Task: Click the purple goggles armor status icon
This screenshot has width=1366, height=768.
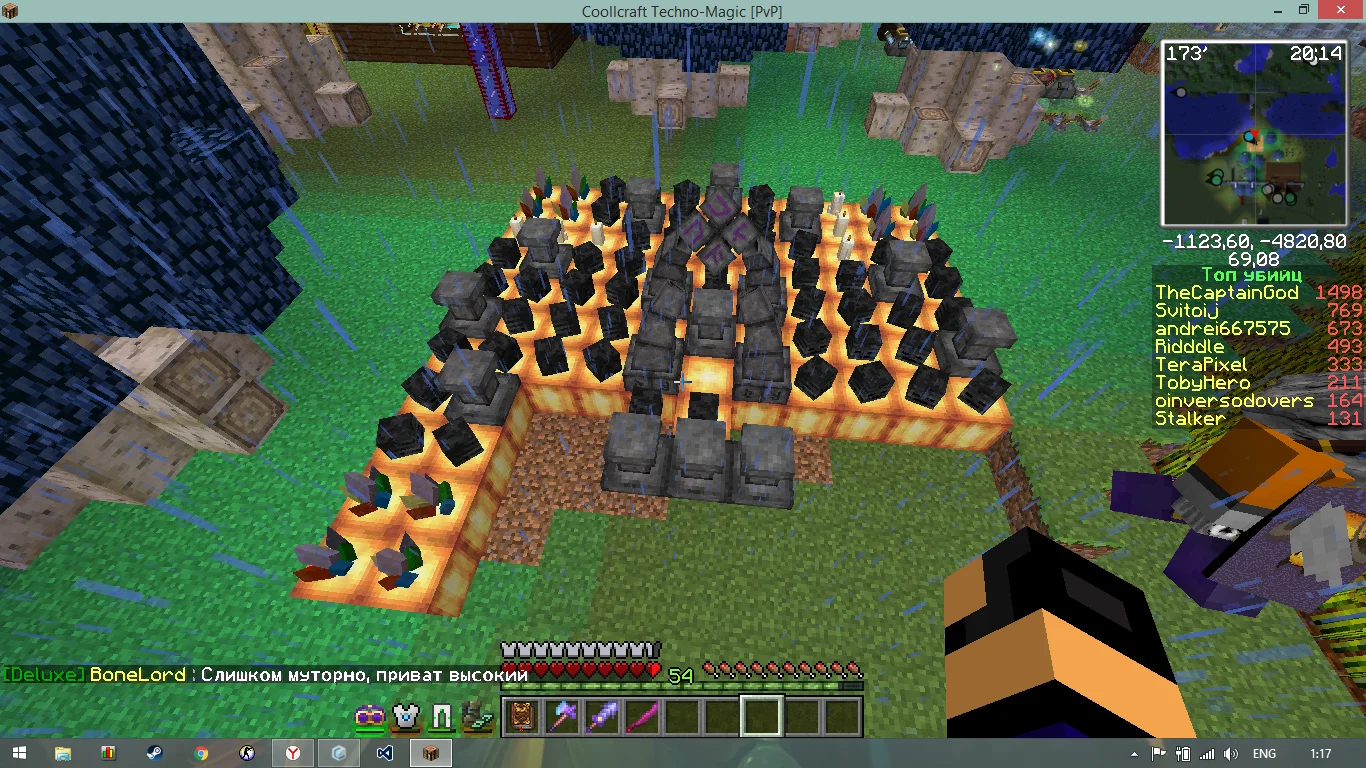Action: [x=370, y=717]
